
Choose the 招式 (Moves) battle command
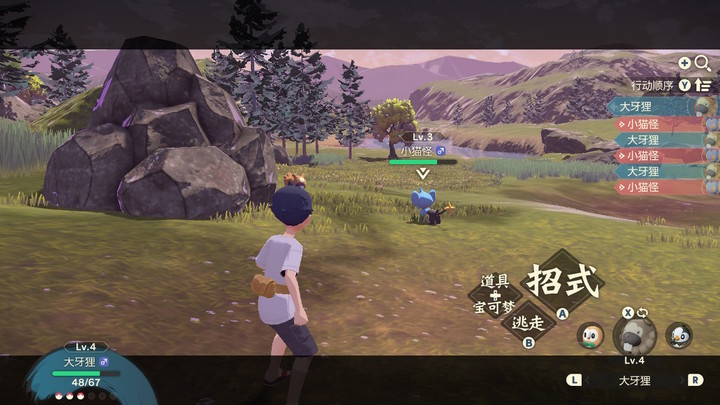click(x=563, y=281)
